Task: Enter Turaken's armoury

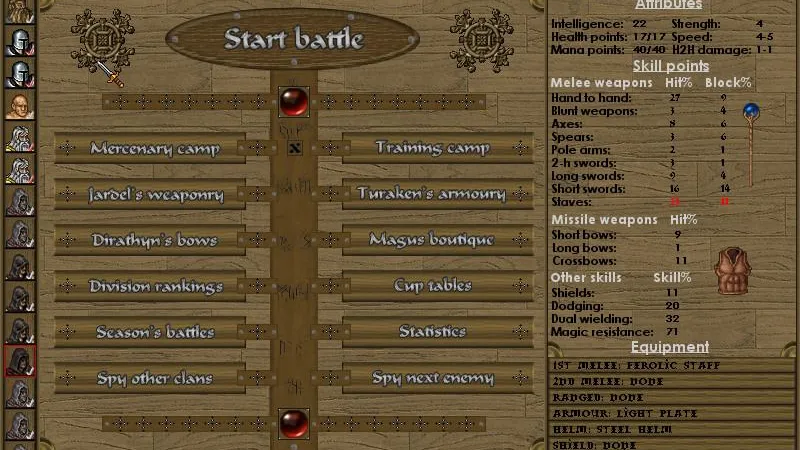Action: pyautogui.click(x=432, y=194)
